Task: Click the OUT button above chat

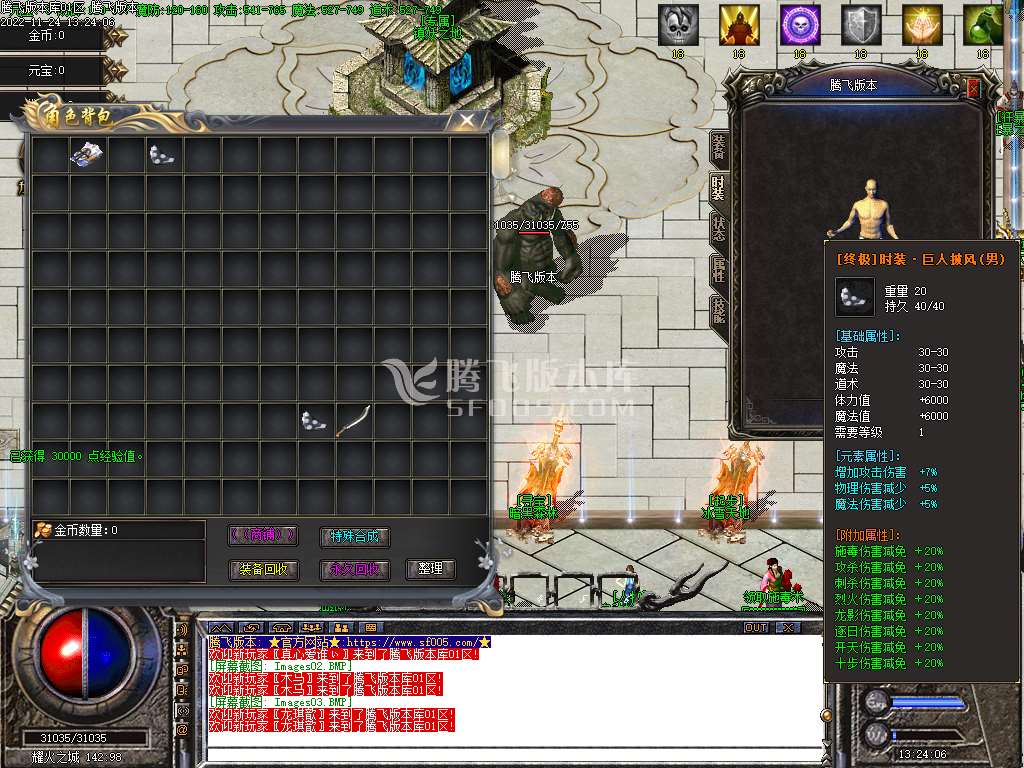Action: [x=756, y=628]
